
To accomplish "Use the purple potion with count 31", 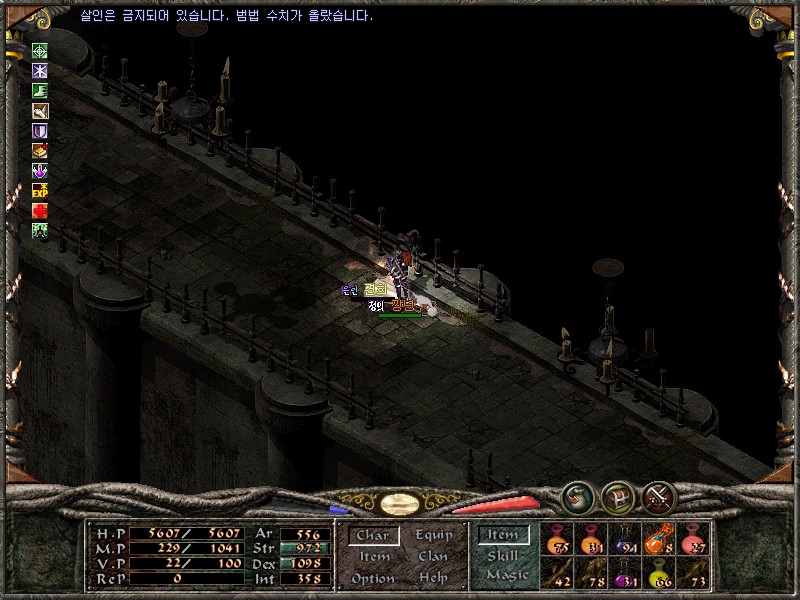I will tap(626, 574).
